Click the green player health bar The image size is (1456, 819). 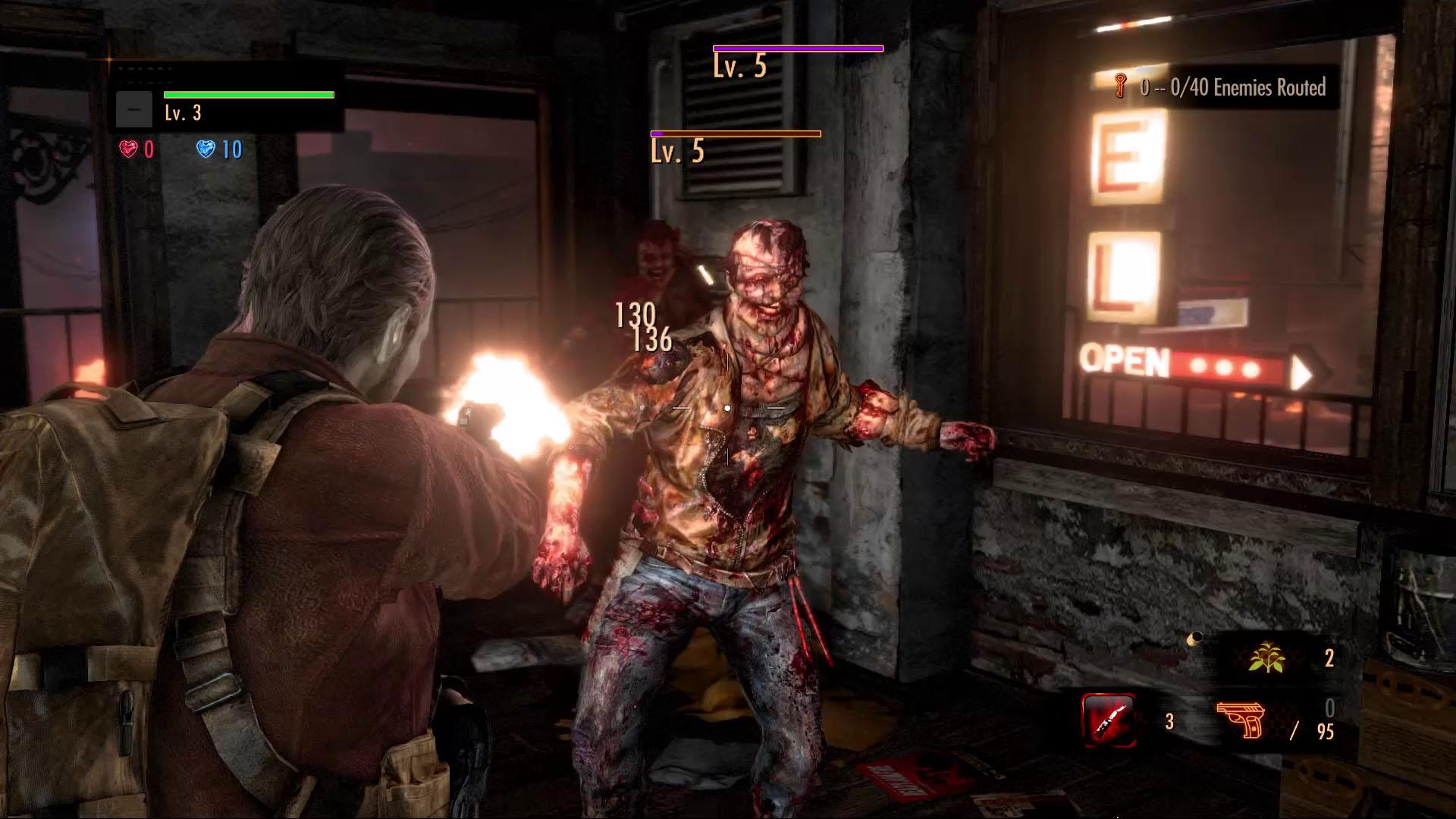[x=248, y=95]
